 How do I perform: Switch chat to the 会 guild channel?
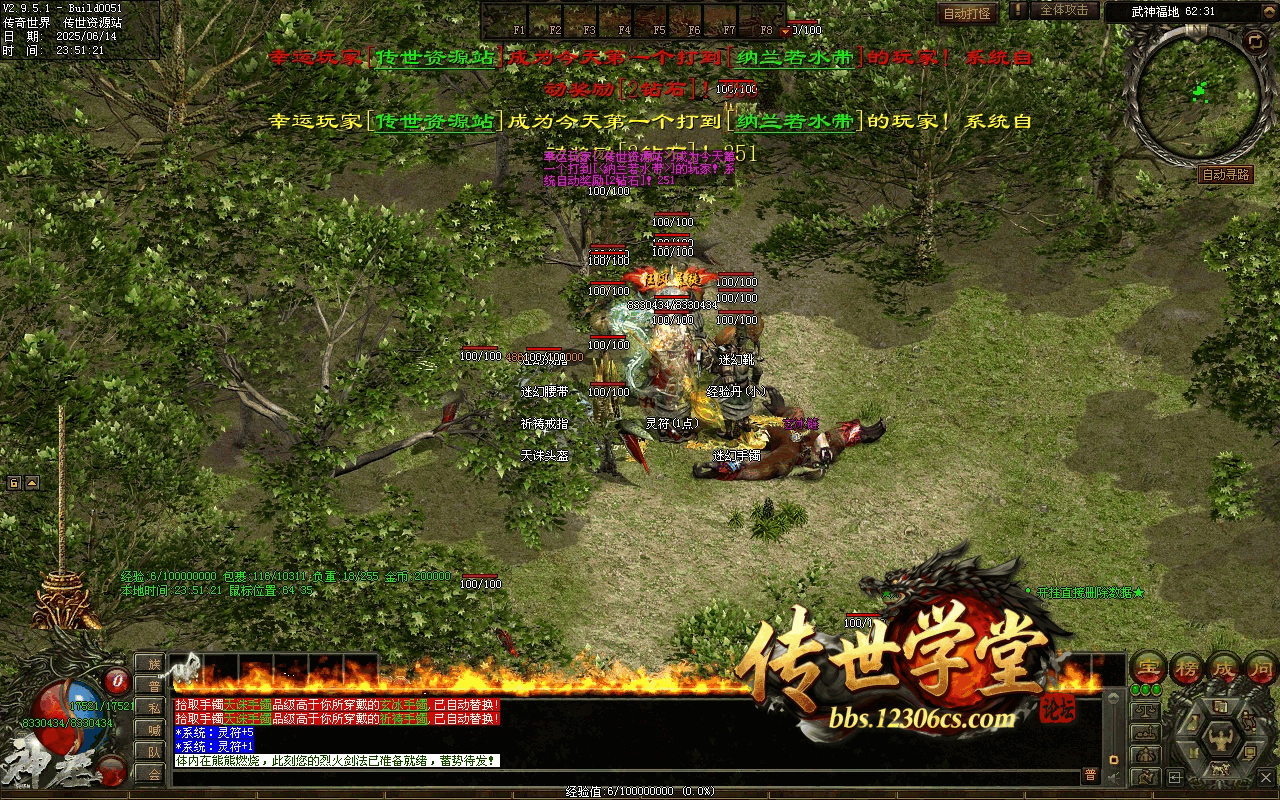pyautogui.click(x=154, y=774)
